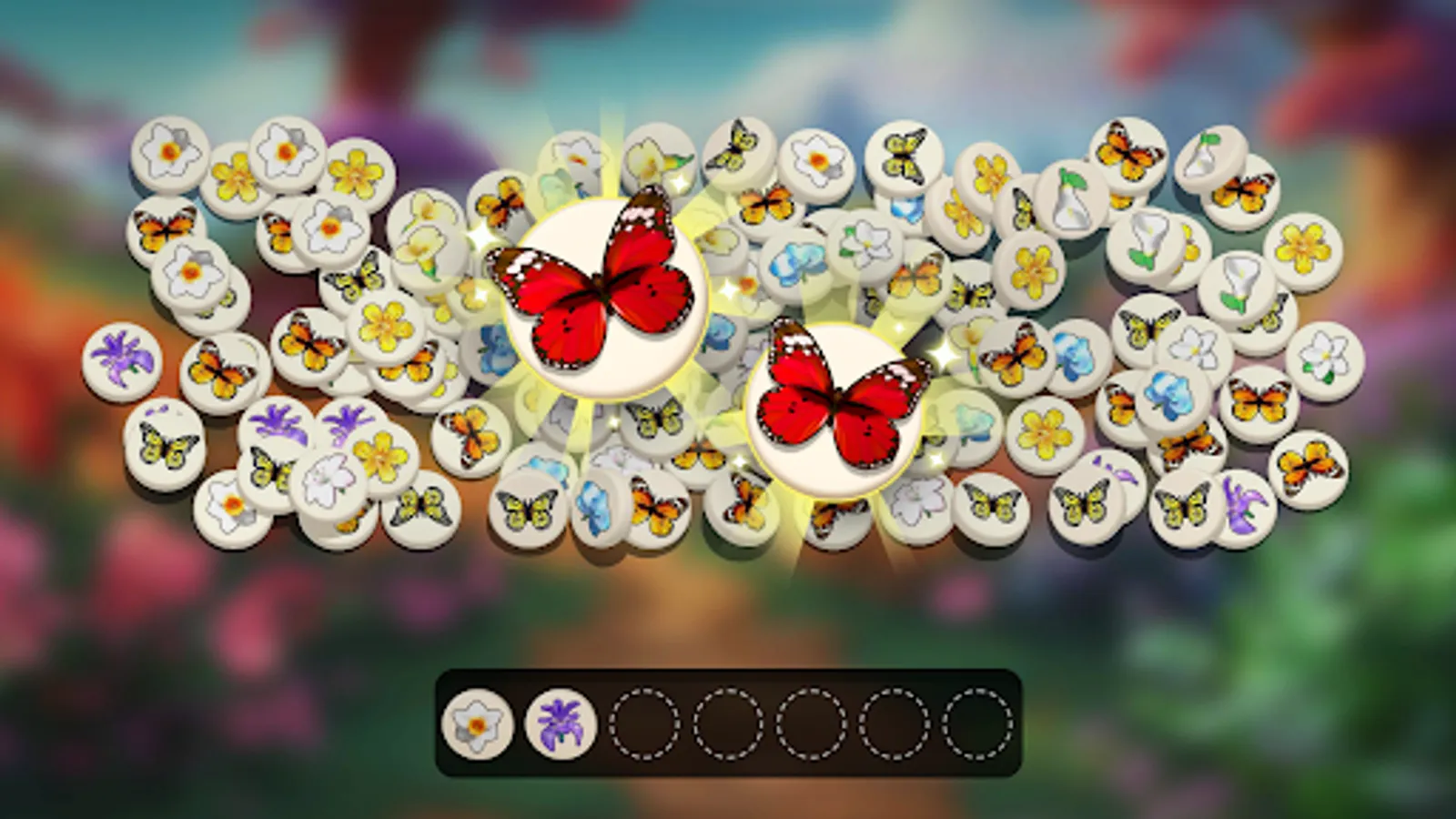Tap the last empty dashed collection slot
This screenshot has height=819, width=1456.
coord(978,725)
